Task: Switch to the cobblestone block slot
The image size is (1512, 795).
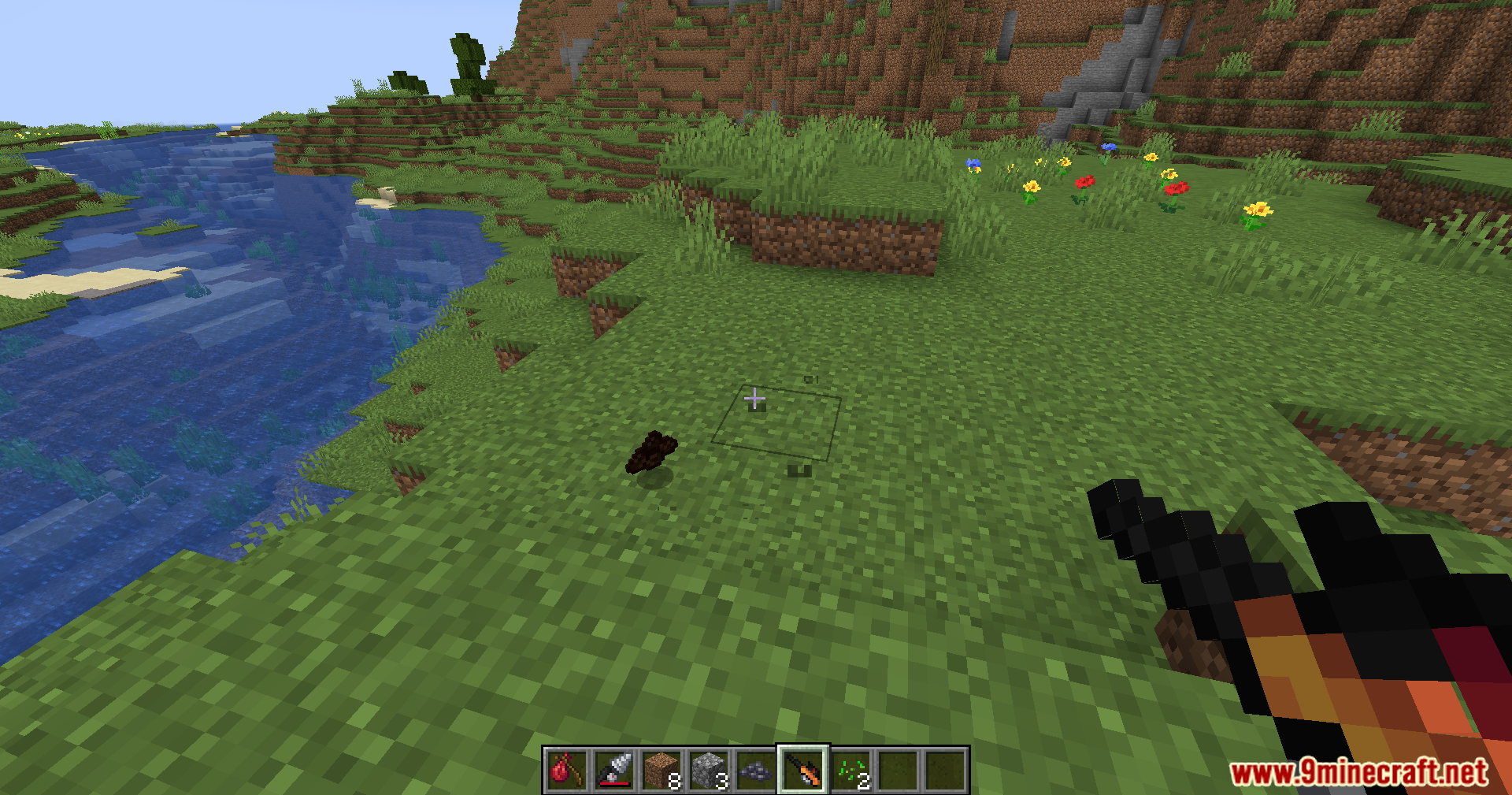Action: 708,770
